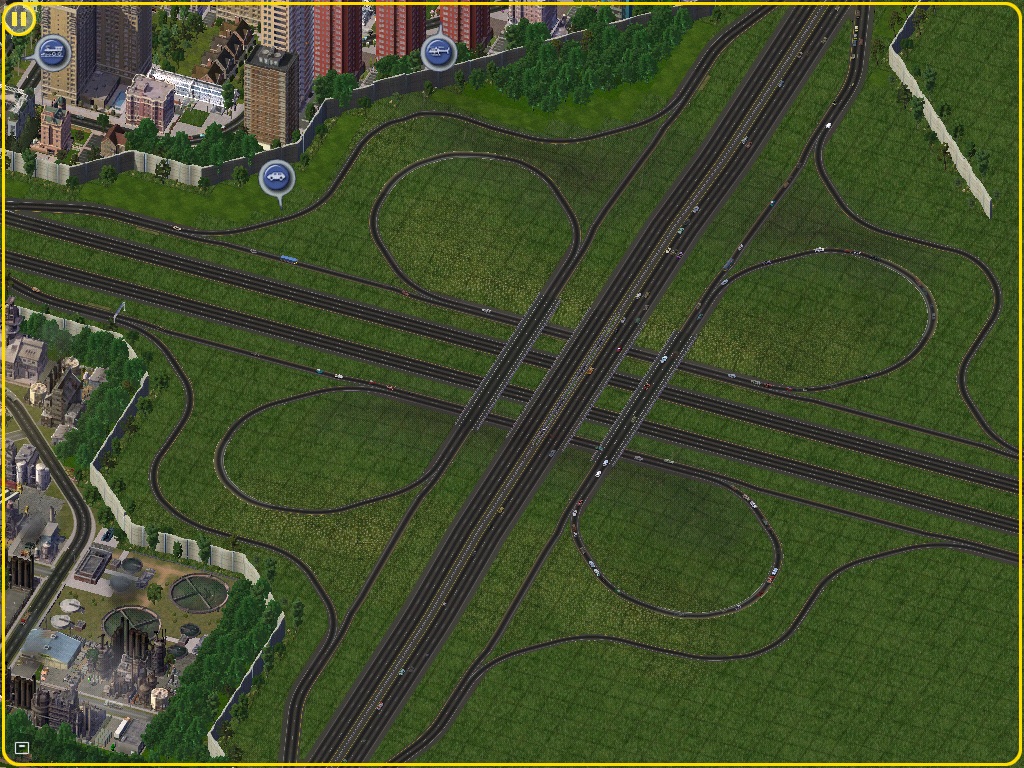1024x768 pixels.
Task: Open the car mission bubble marker
Action: pos(277,179)
